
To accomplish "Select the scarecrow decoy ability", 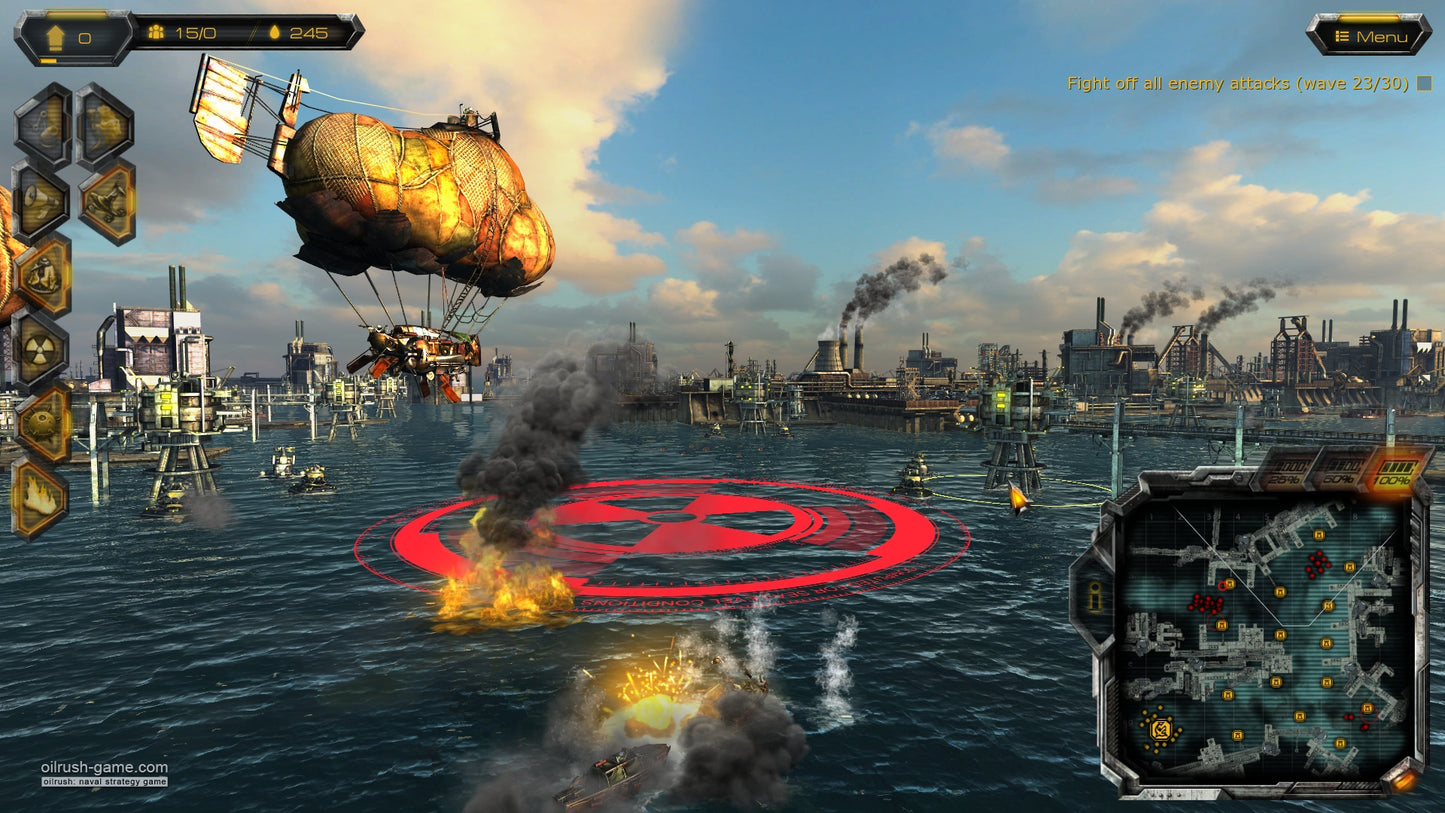I will pos(42,274).
